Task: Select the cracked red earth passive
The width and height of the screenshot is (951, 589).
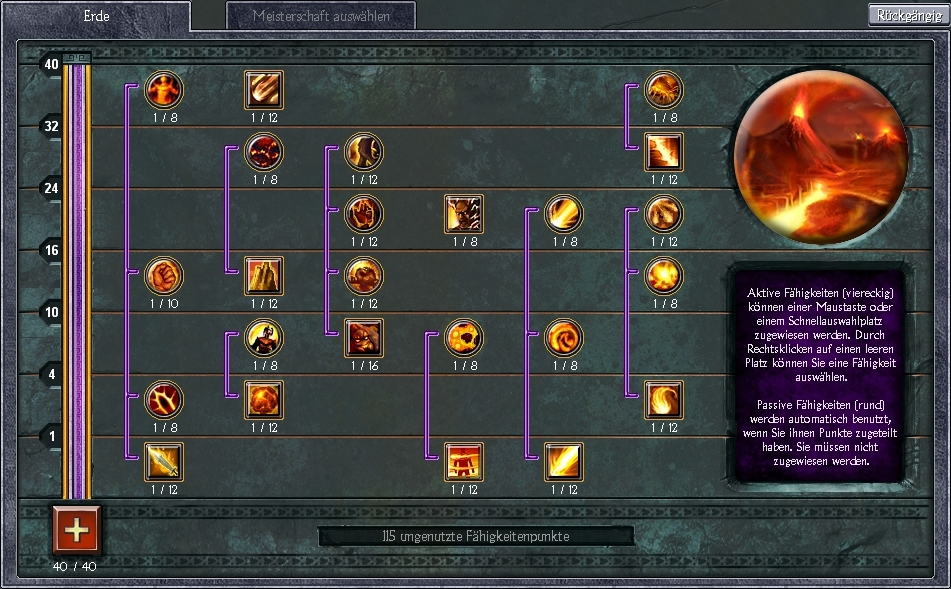Action: tap(164, 400)
